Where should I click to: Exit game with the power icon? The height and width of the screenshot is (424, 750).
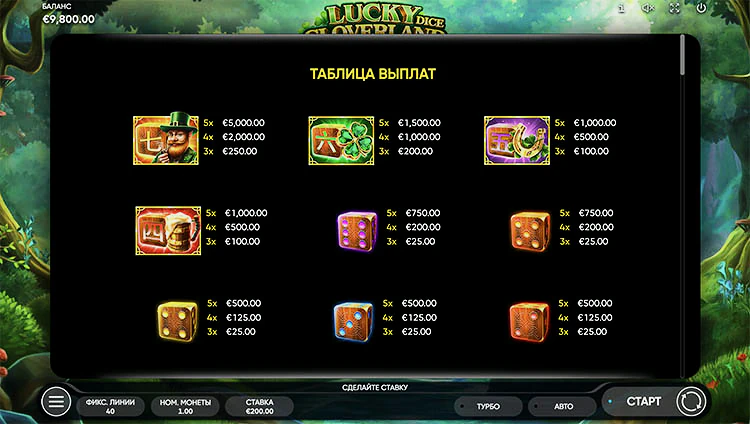click(701, 8)
